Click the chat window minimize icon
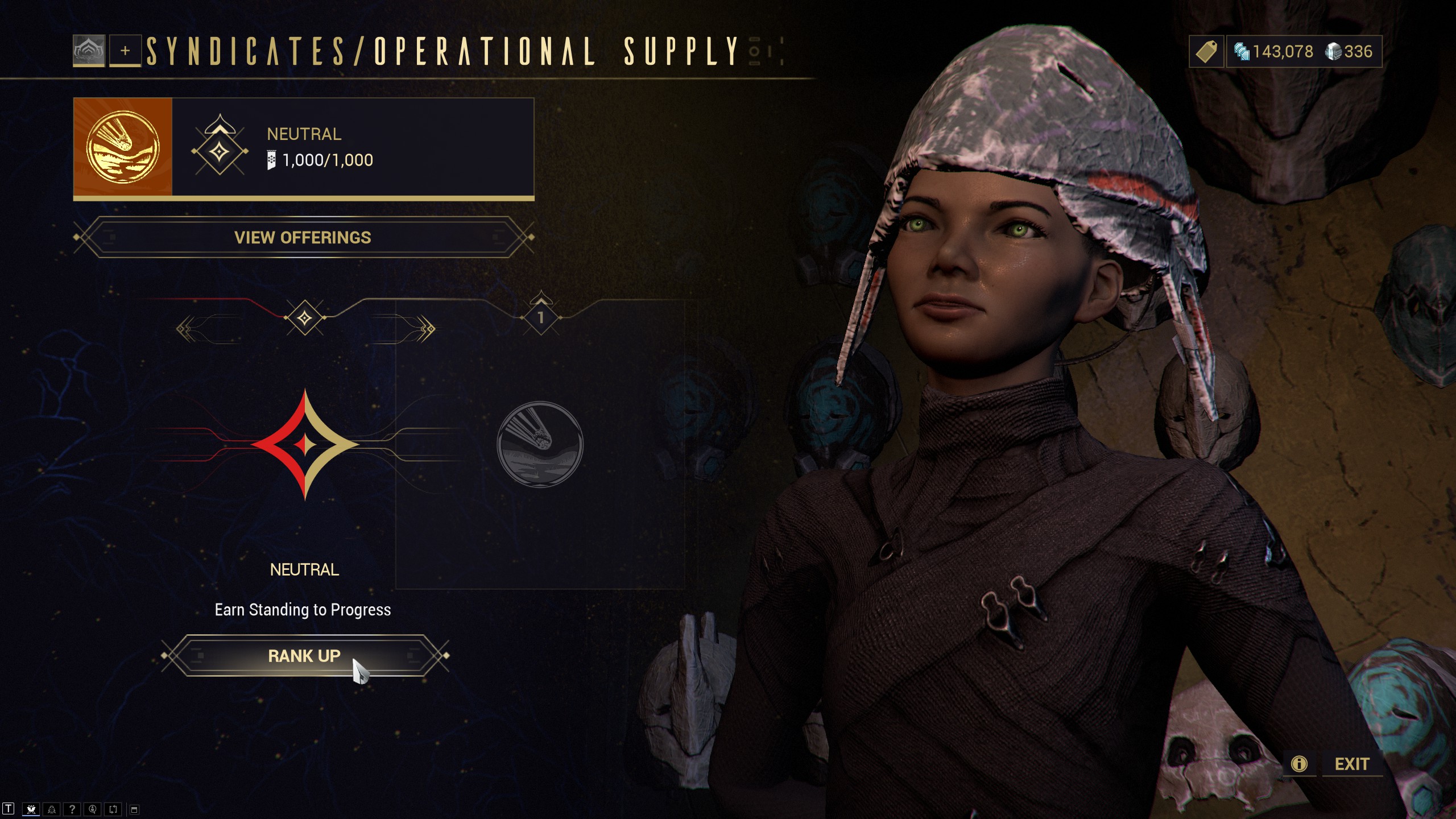 [134, 809]
